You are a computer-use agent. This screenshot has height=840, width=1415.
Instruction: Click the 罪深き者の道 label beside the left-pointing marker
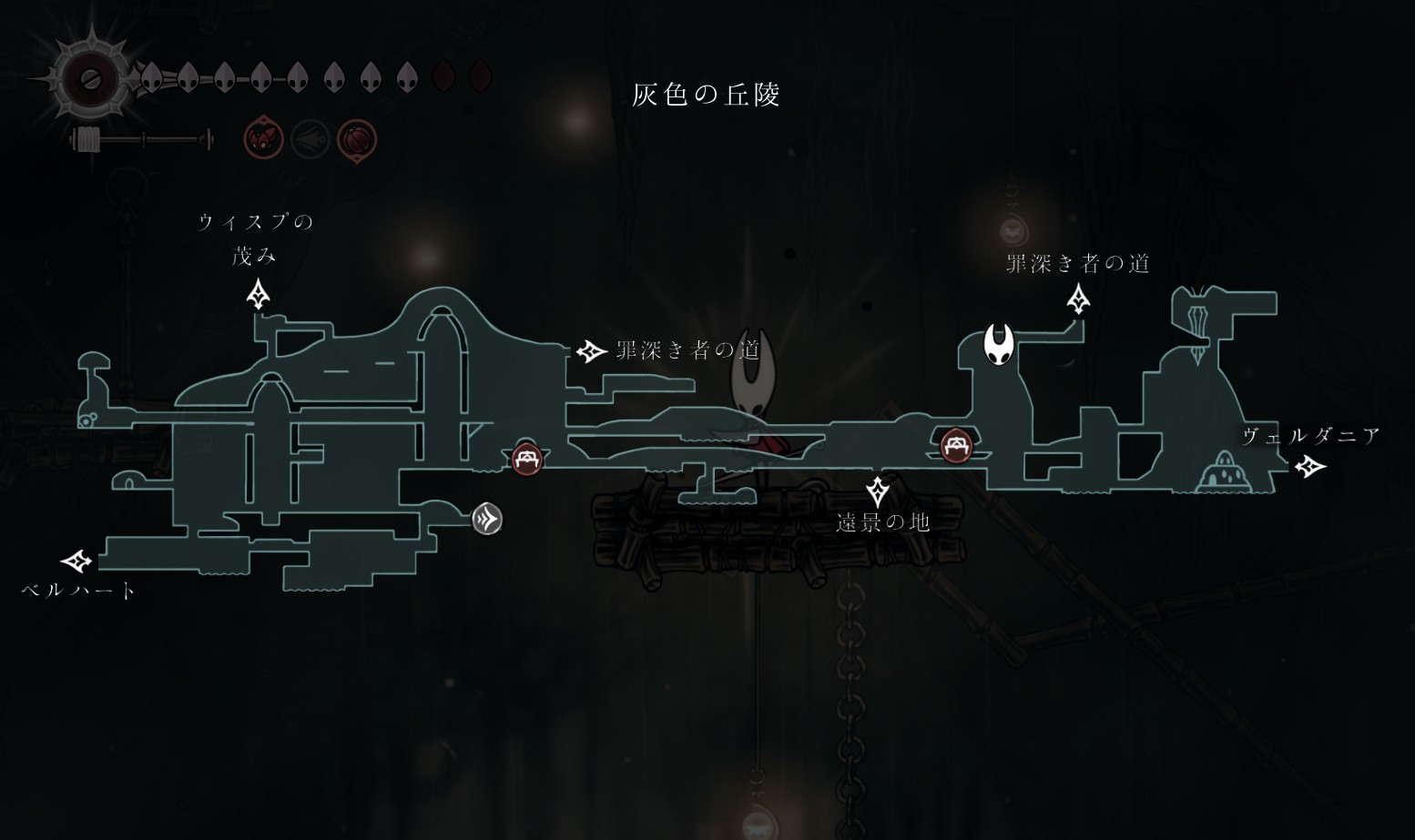(687, 350)
